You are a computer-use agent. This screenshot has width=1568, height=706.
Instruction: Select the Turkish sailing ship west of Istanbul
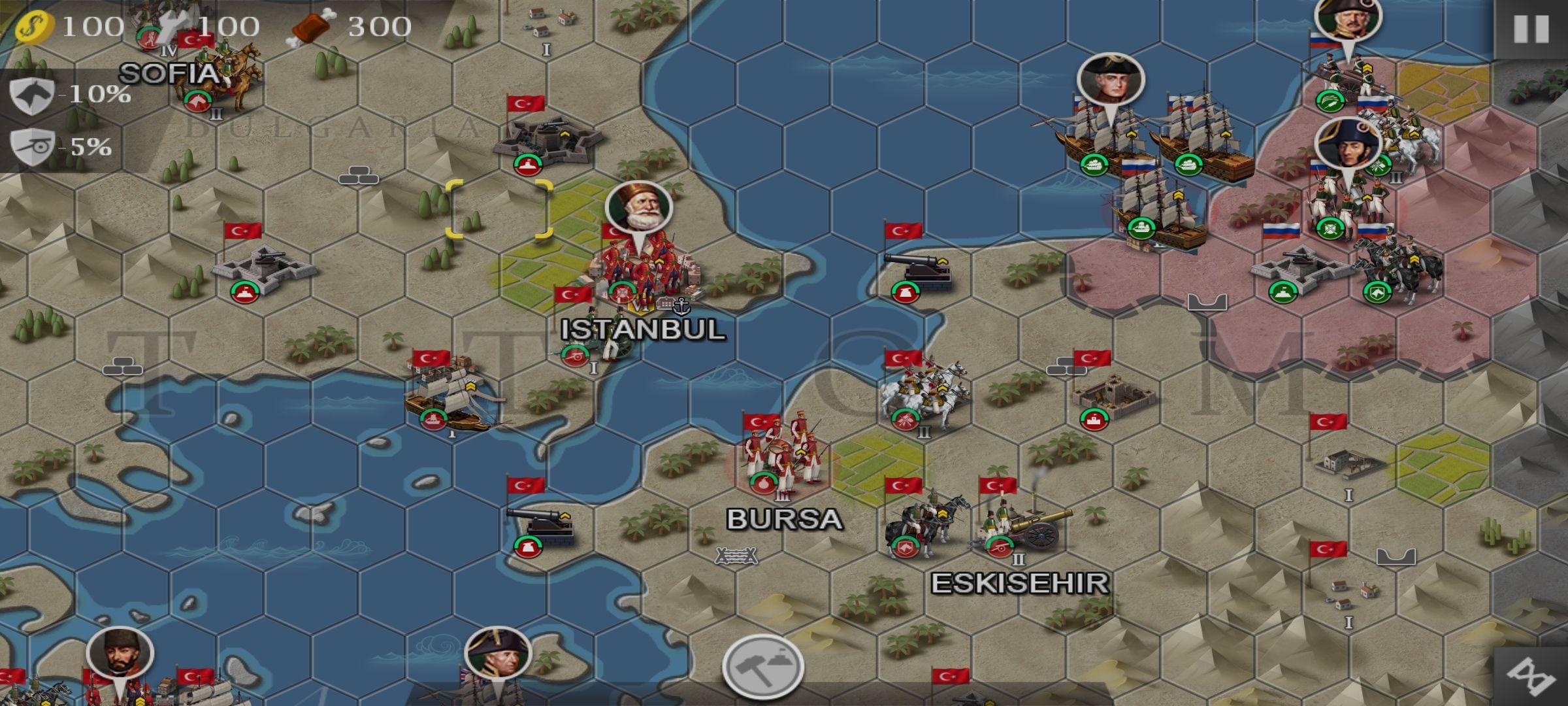[451, 395]
